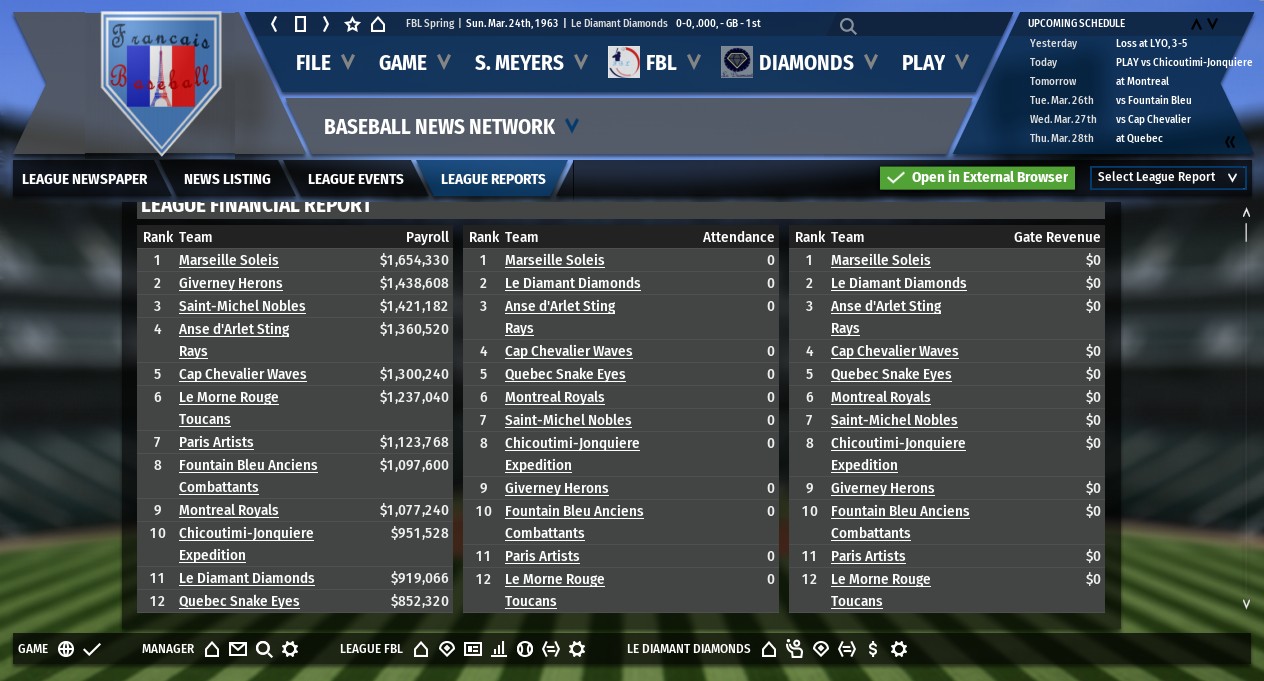Go to the home icon in the top bar
The height and width of the screenshot is (681, 1264).
point(378,24)
